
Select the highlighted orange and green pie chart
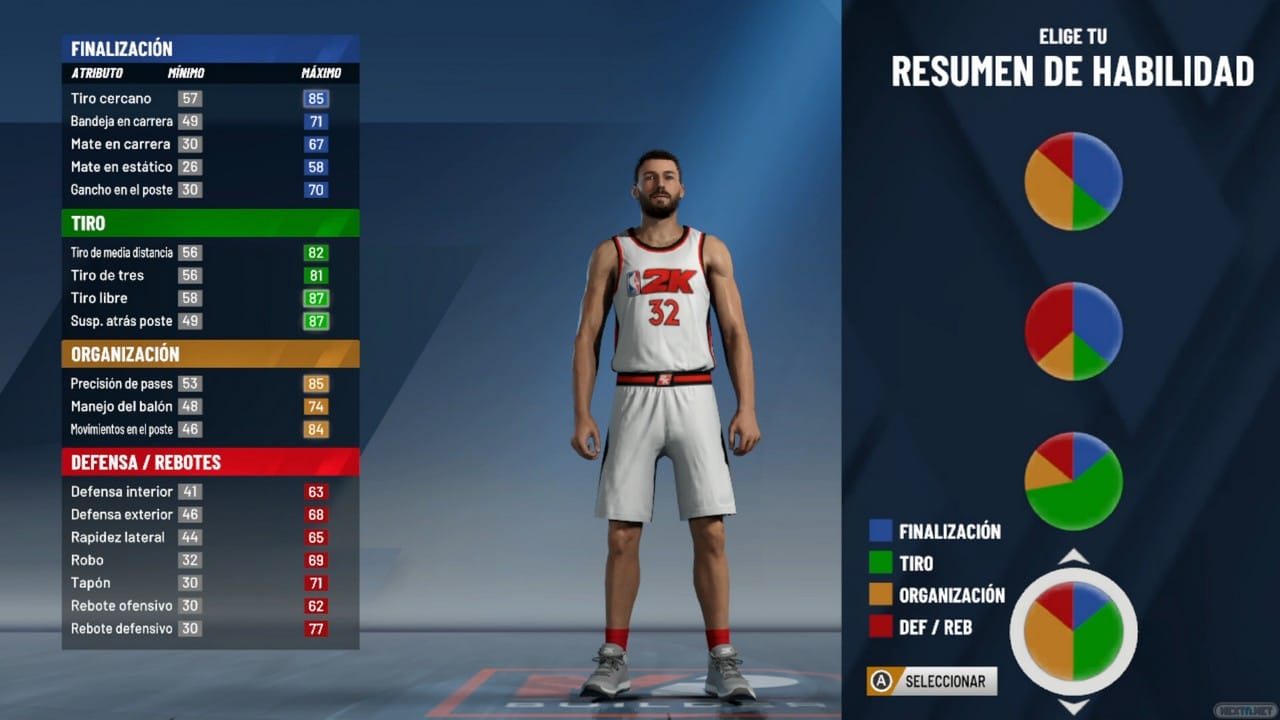pyautogui.click(x=1073, y=631)
